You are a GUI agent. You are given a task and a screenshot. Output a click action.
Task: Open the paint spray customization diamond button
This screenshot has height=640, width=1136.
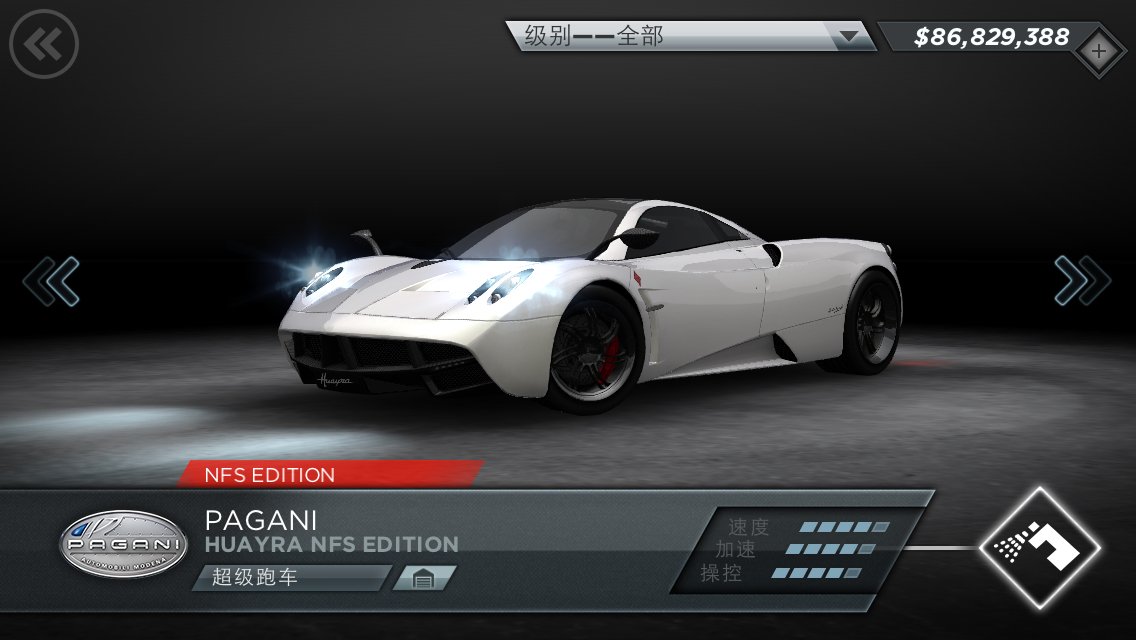1039,547
